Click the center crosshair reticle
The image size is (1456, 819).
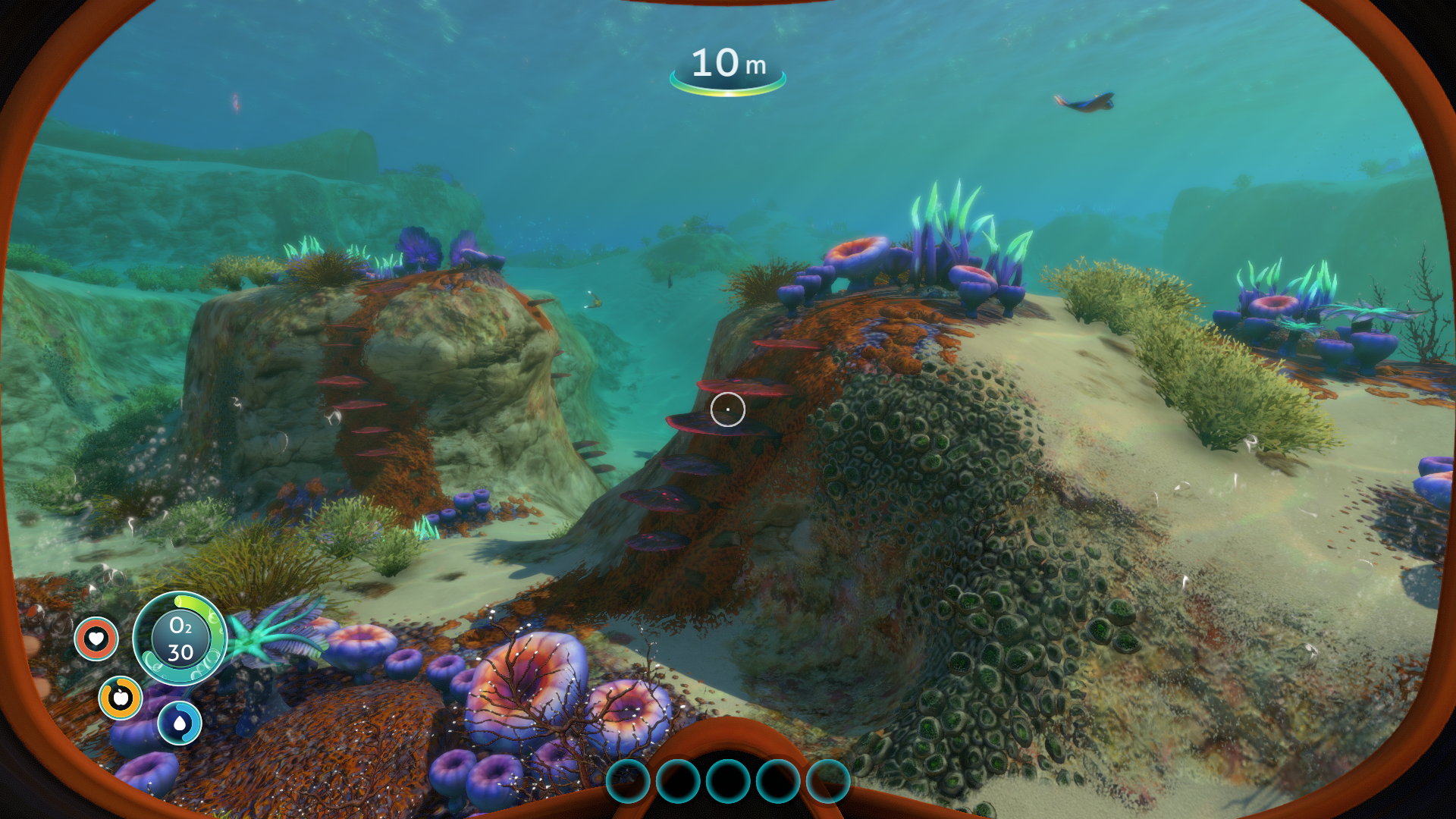point(728,409)
